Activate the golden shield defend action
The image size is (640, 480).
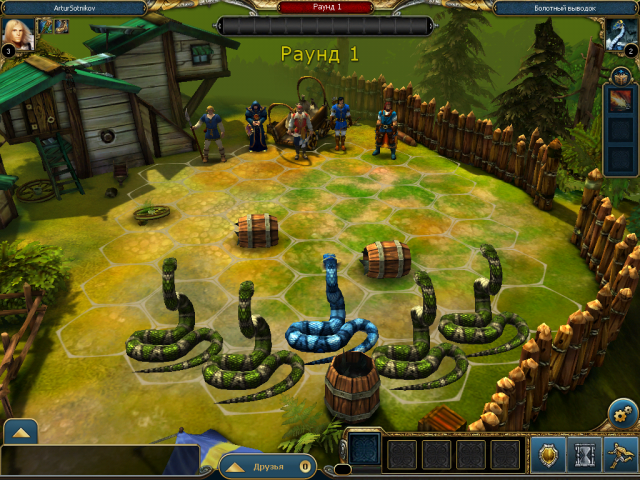[549, 455]
